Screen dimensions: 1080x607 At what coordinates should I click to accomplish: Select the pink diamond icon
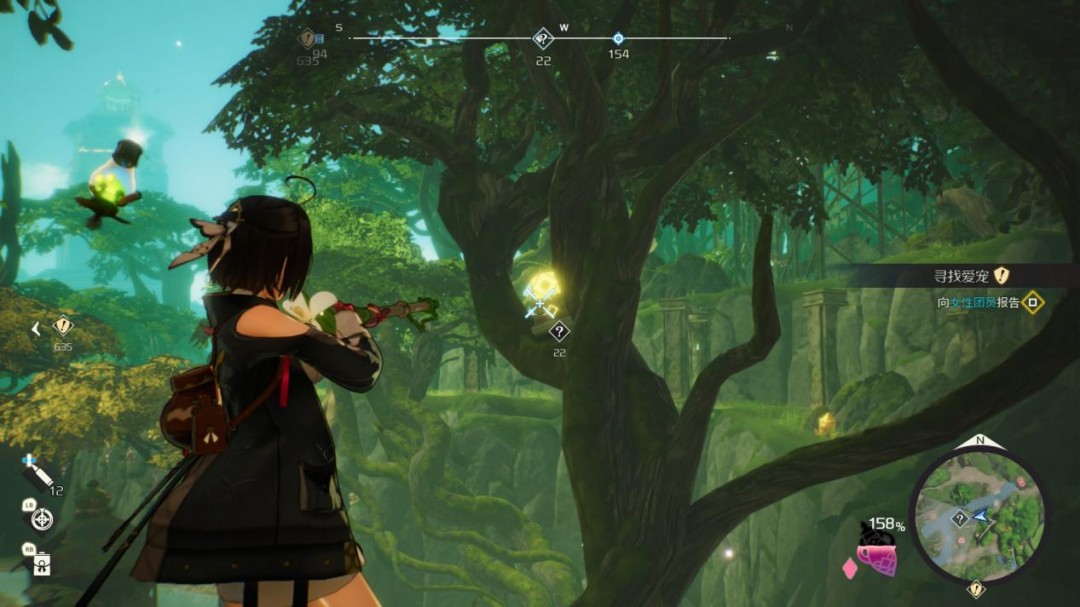click(x=850, y=569)
